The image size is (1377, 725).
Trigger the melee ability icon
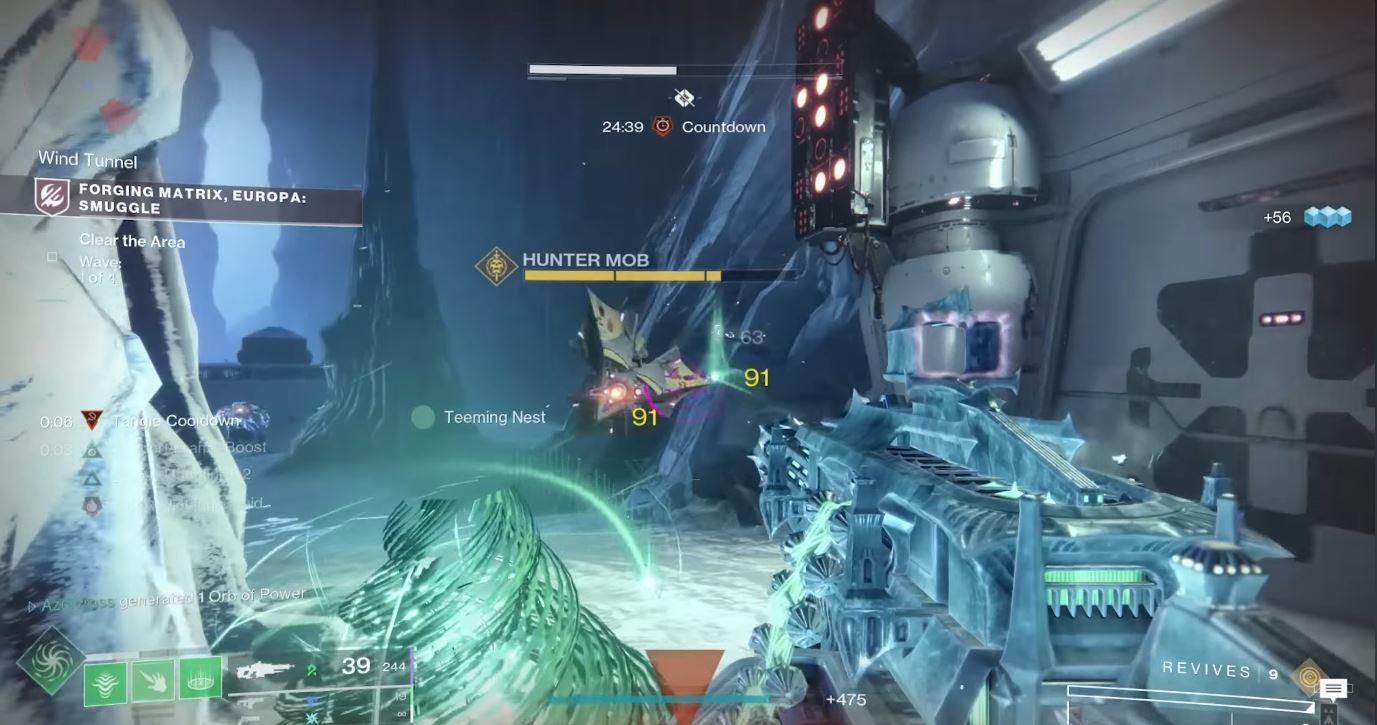[x=153, y=680]
